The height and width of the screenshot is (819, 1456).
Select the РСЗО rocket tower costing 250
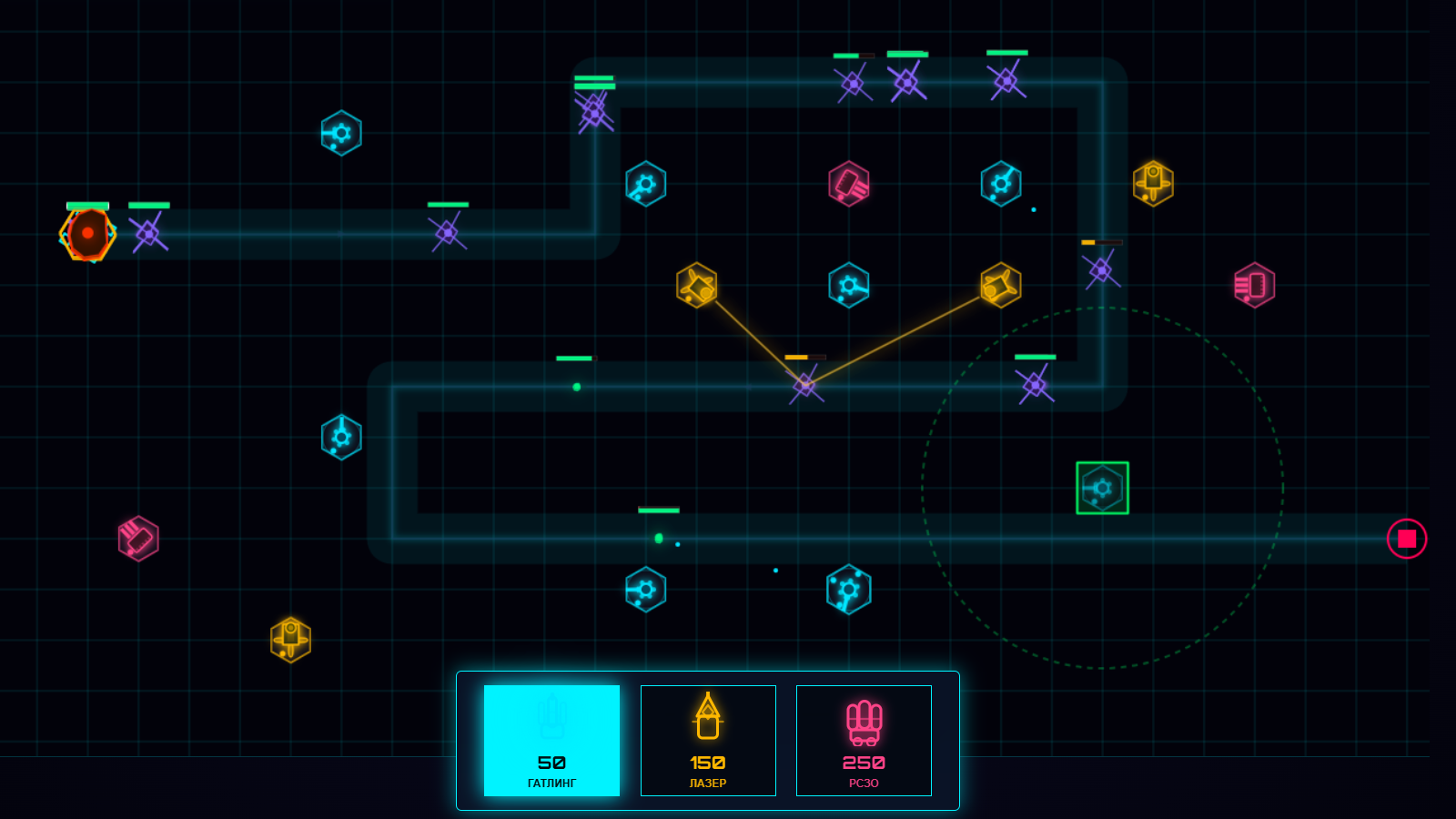point(863,740)
